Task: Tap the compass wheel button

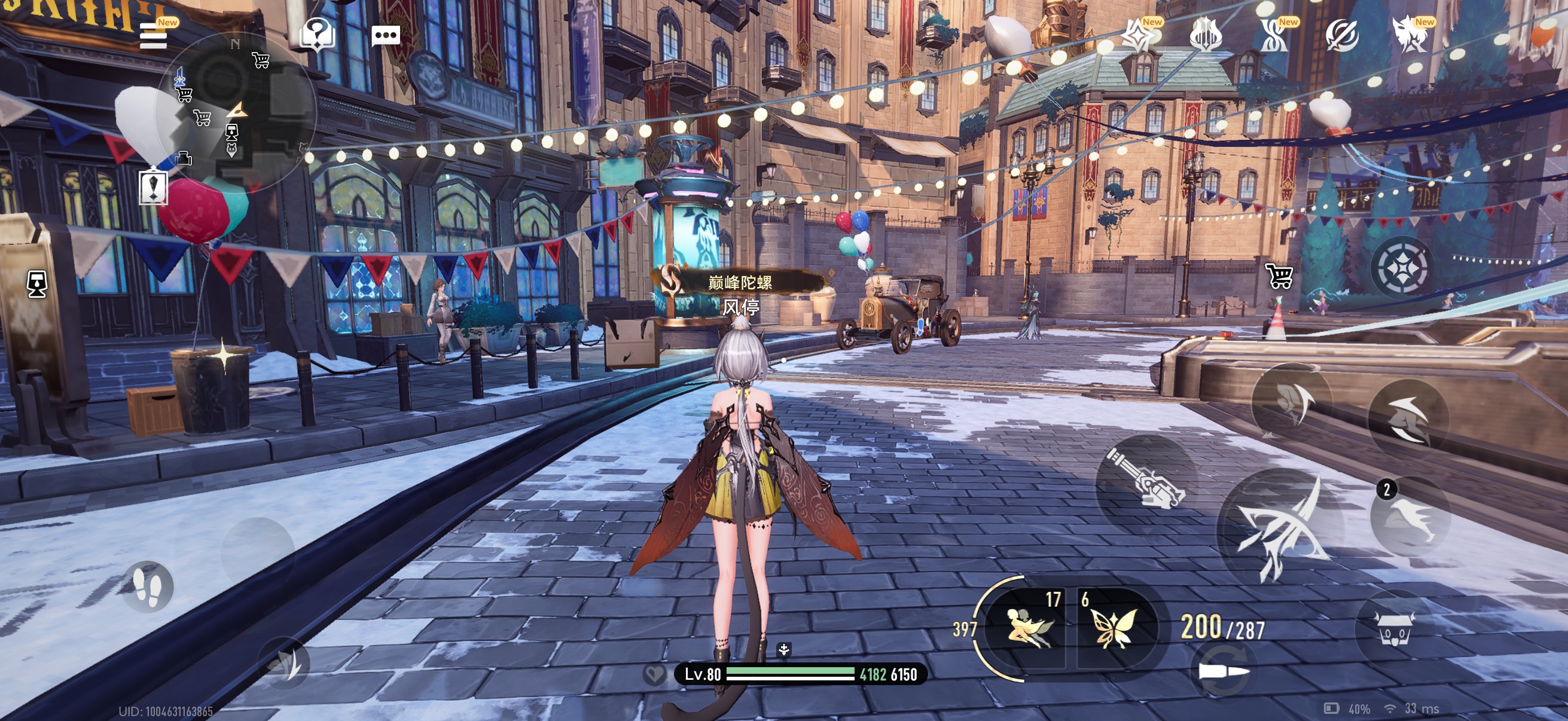Action: point(1402,267)
